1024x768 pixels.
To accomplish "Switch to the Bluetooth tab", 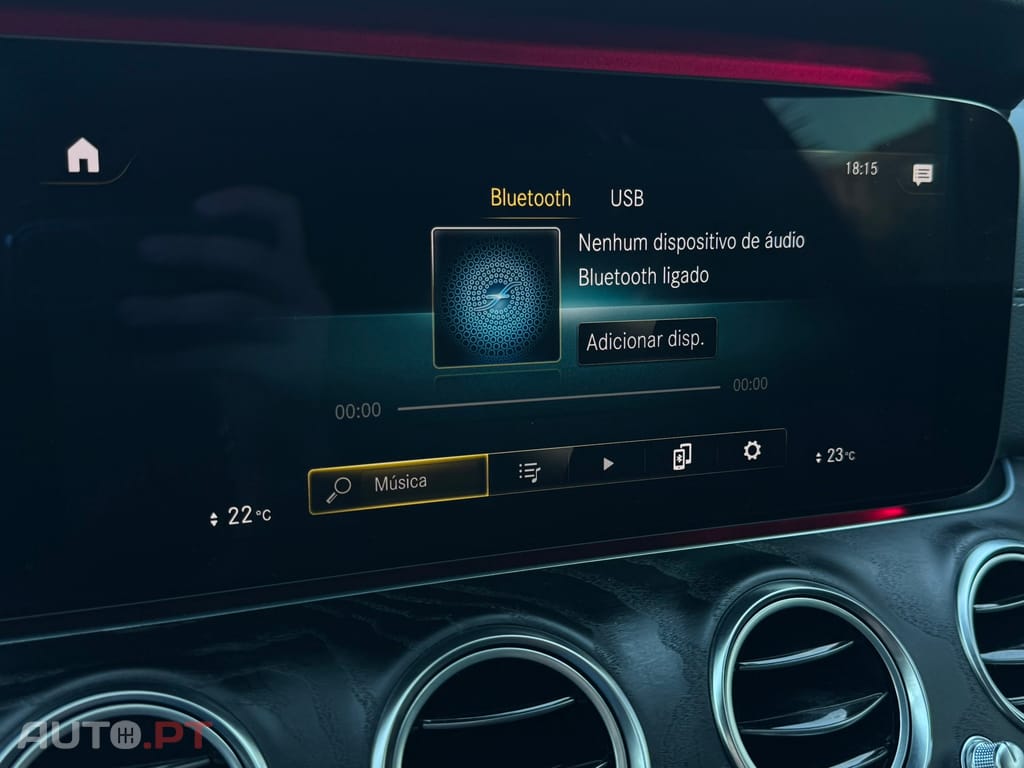I will pos(530,198).
